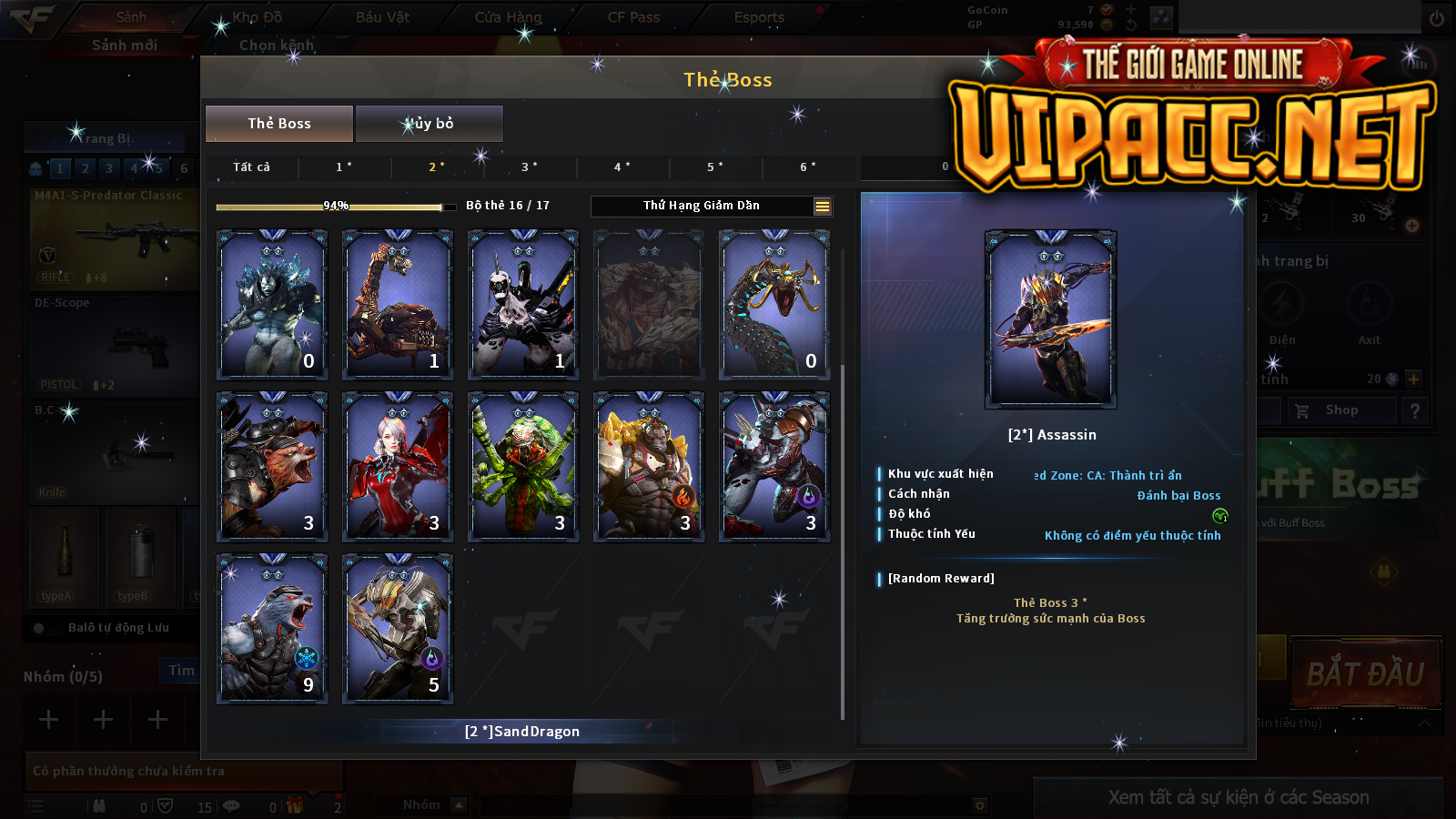The width and height of the screenshot is (1456, 819).
Task: Open the Hủy bỏ tab
Action: click(429, 124)
